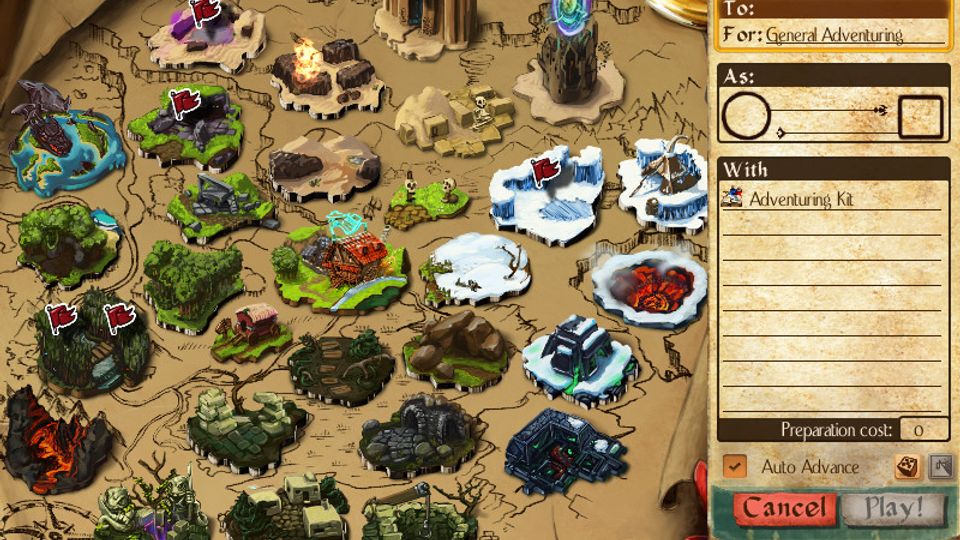Screen dimensions: 960x540
Task: Toggle the Auto Advance checkbox
Action: click(x=735, y=466)
